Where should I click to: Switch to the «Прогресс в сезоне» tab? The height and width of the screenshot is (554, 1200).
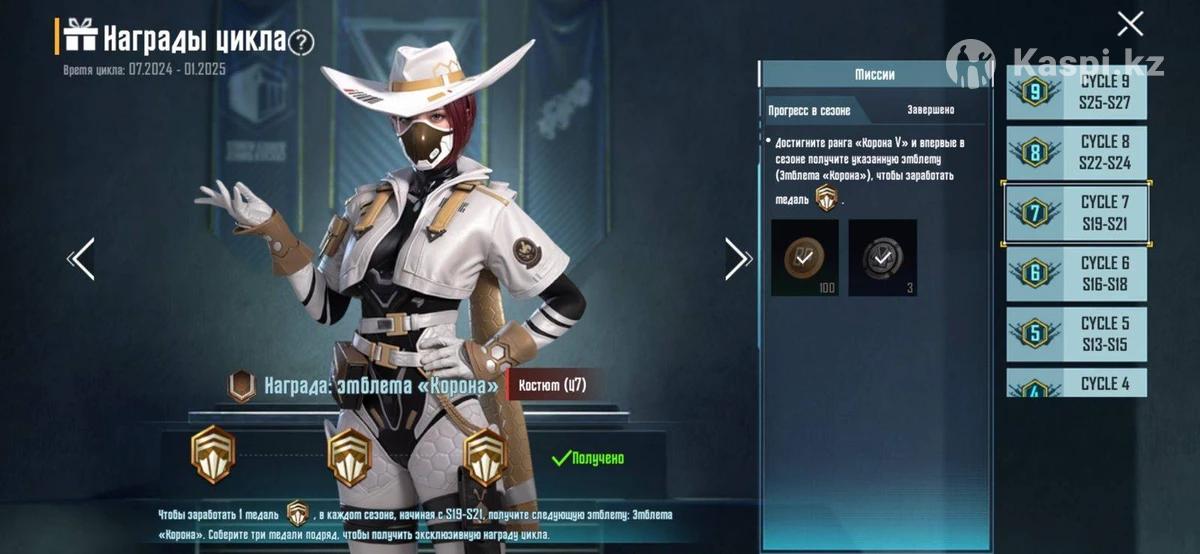point(810,110)
